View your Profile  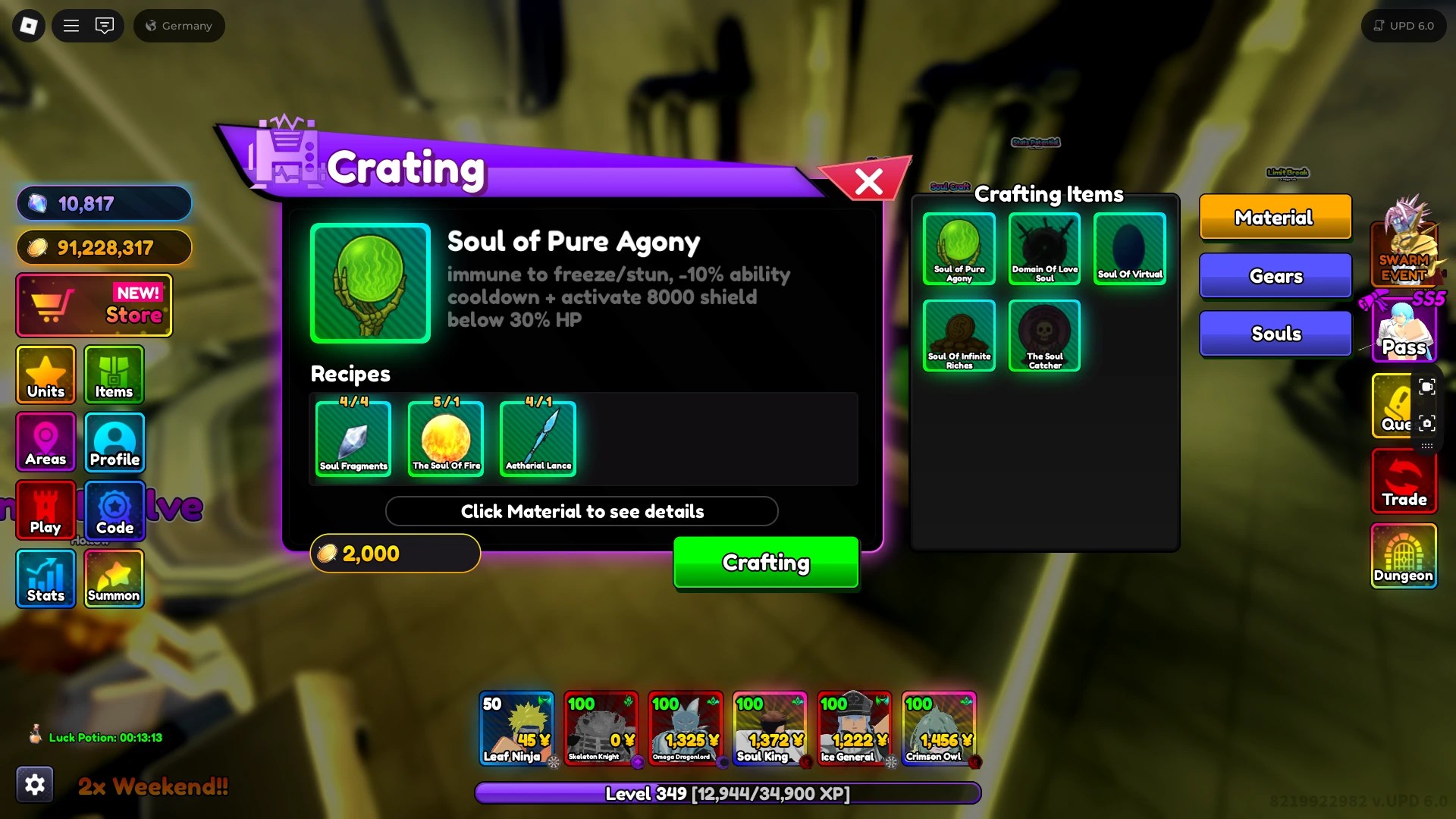(114, 442)
